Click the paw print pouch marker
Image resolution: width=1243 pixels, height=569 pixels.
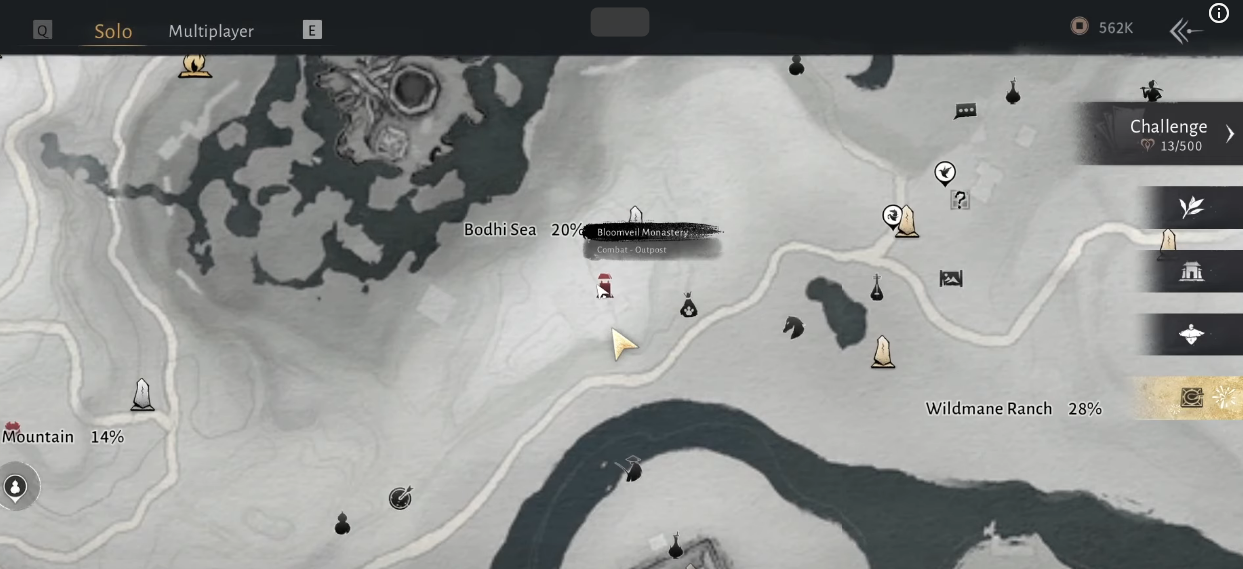[688, 306]
